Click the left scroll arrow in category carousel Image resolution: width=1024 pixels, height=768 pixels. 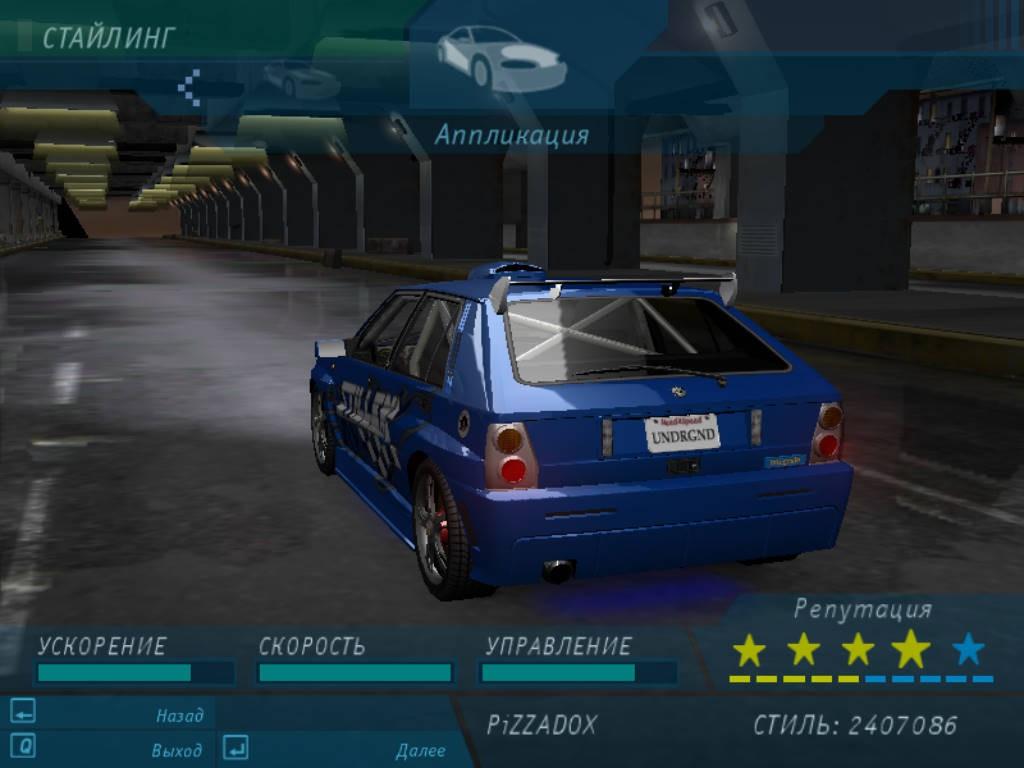(189, 87)
